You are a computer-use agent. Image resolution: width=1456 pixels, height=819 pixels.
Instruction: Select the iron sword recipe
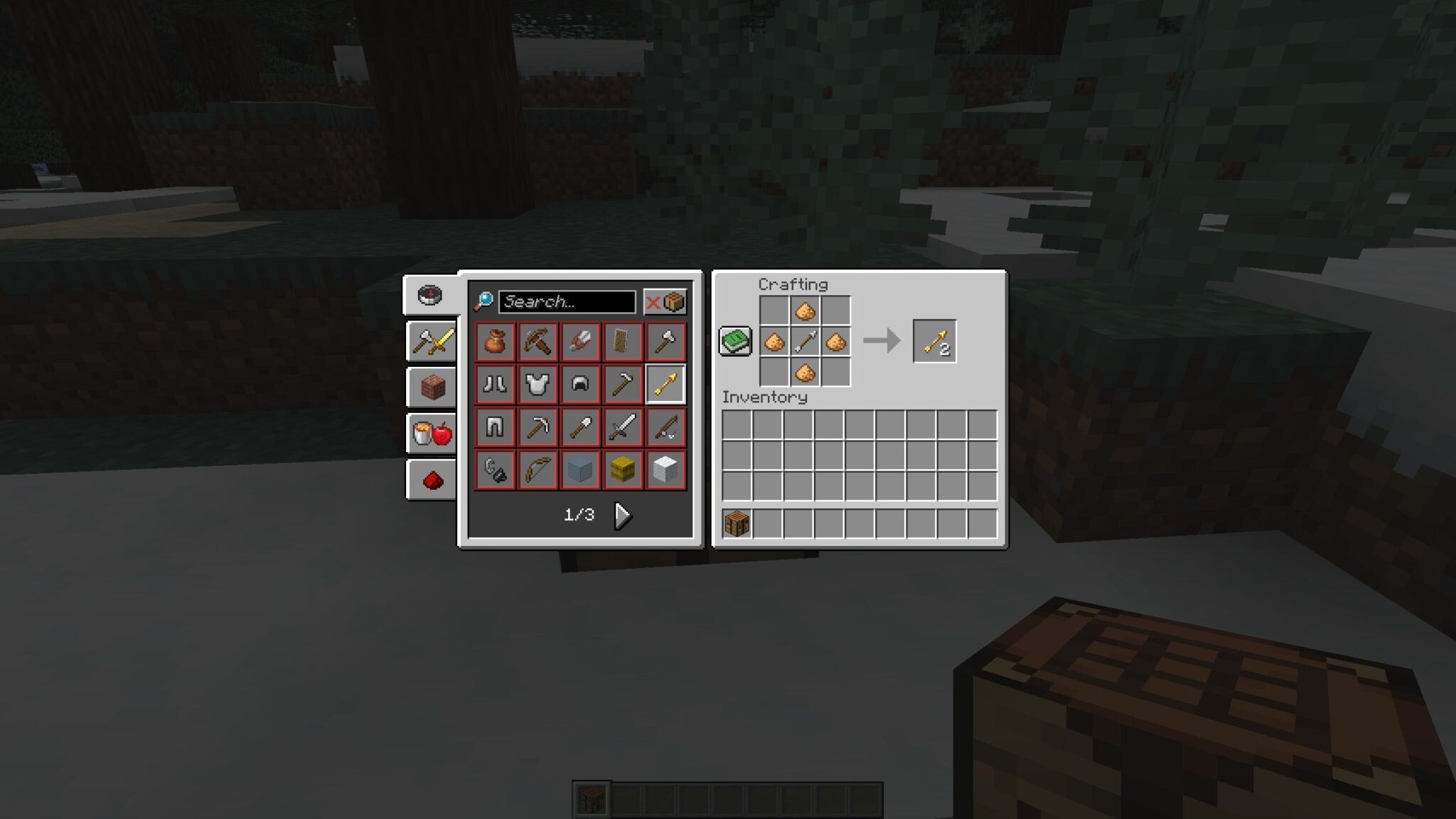(623, 425)
